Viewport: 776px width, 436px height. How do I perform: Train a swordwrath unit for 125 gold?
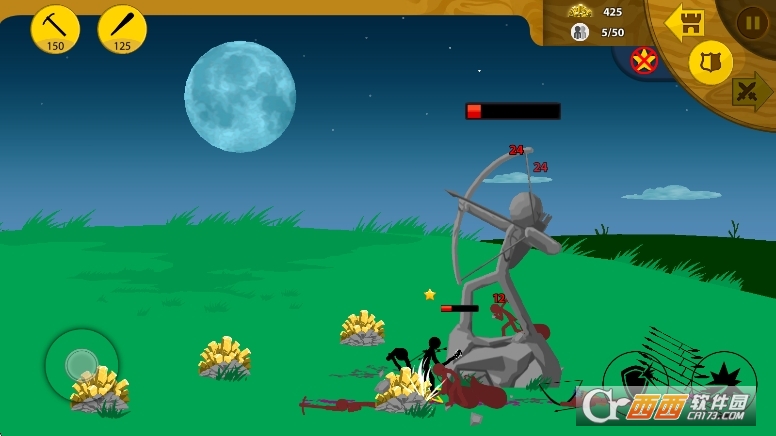[x=122, y=29]
